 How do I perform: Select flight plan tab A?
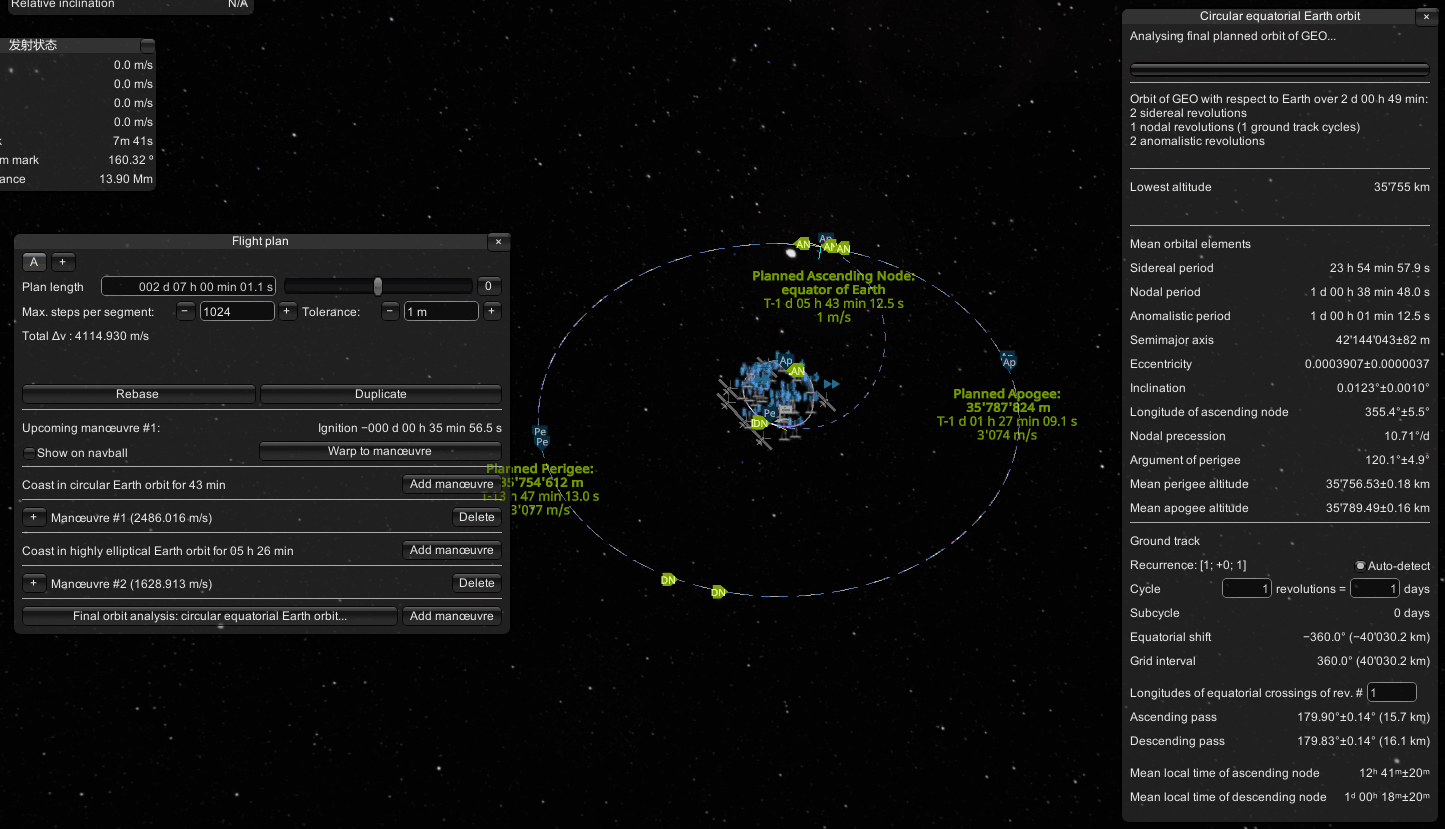point(34,262)
